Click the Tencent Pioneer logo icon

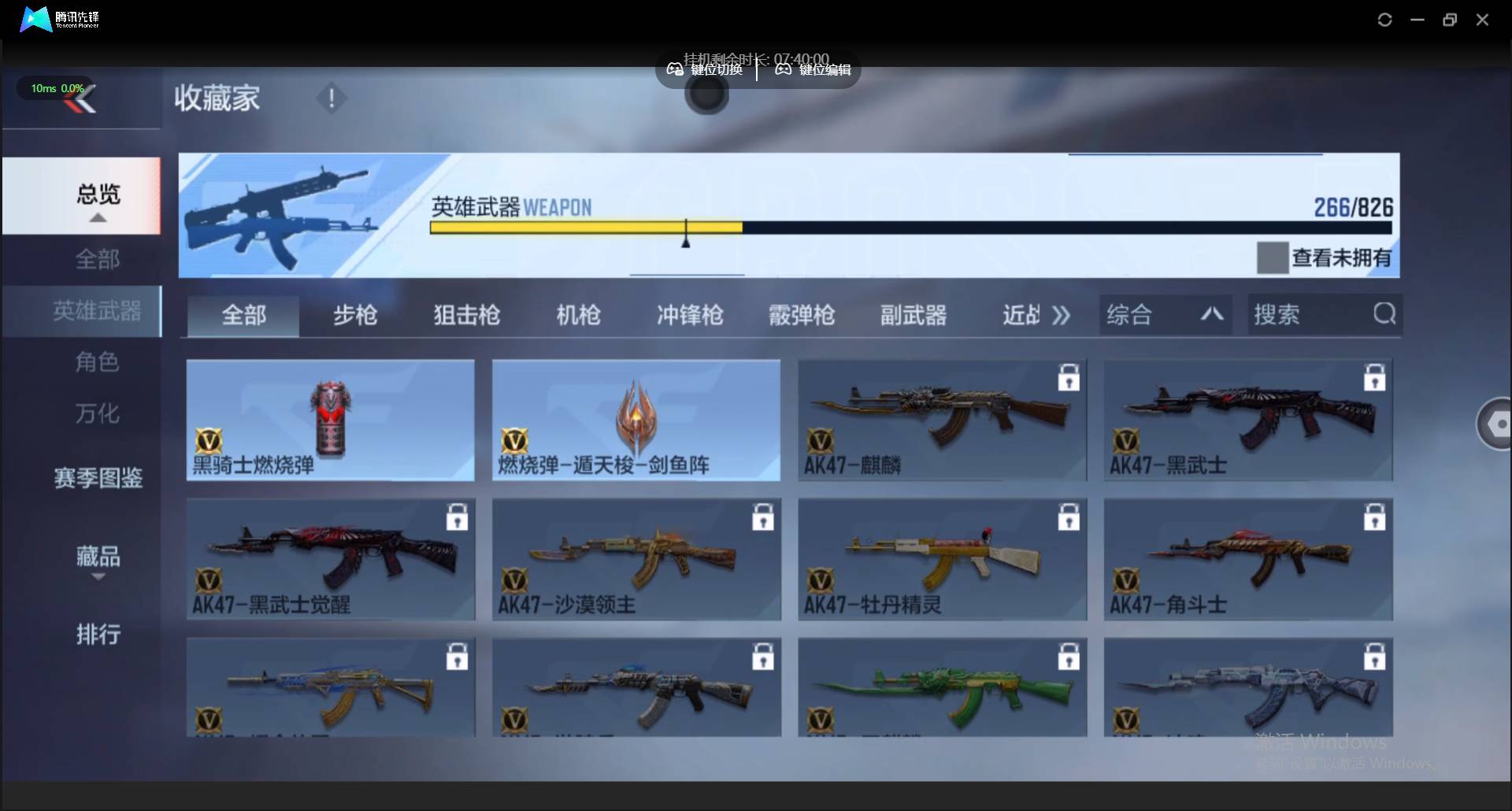click(x=33, y=19)
